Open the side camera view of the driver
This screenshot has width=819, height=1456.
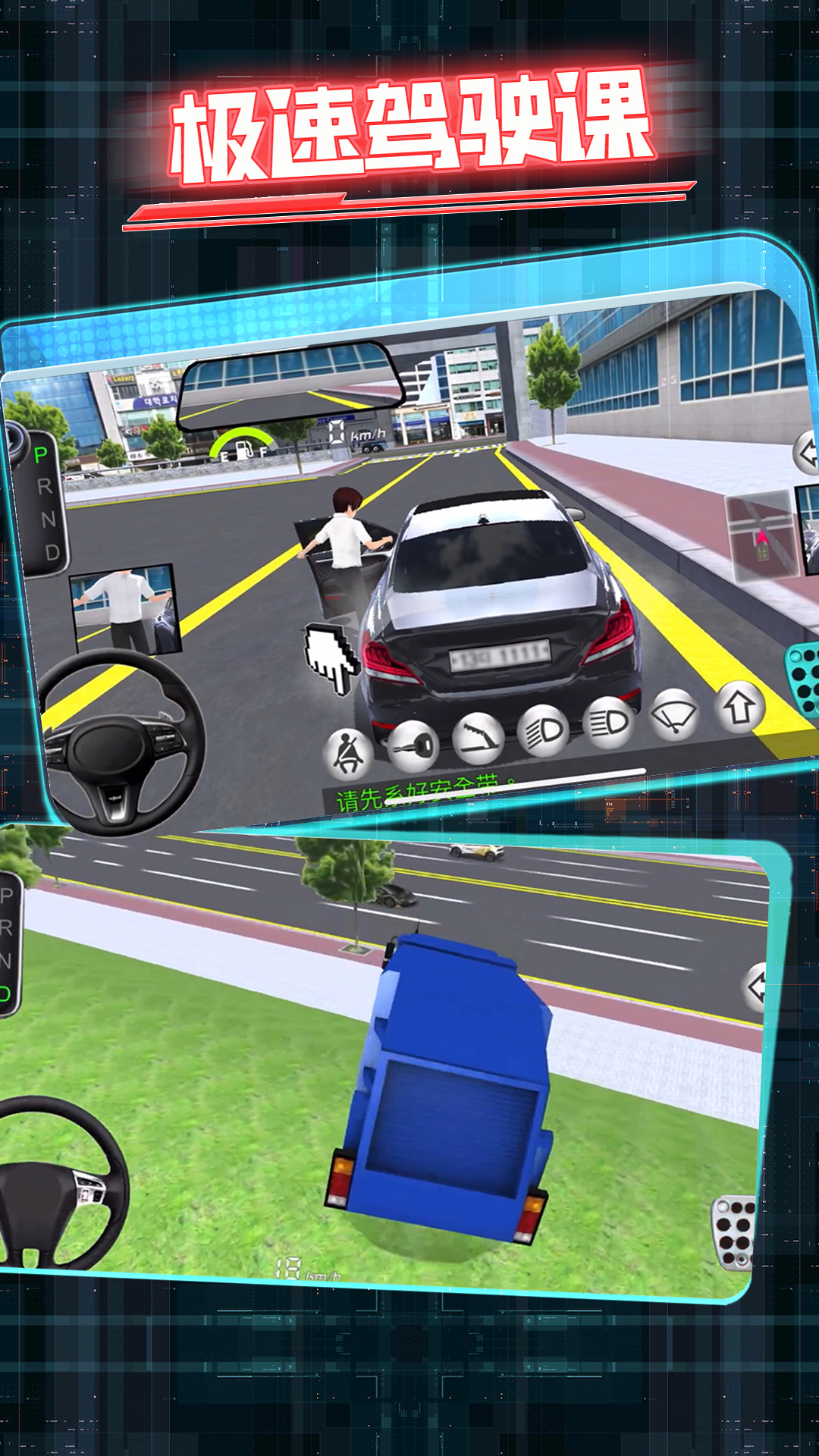pos(126,610)
